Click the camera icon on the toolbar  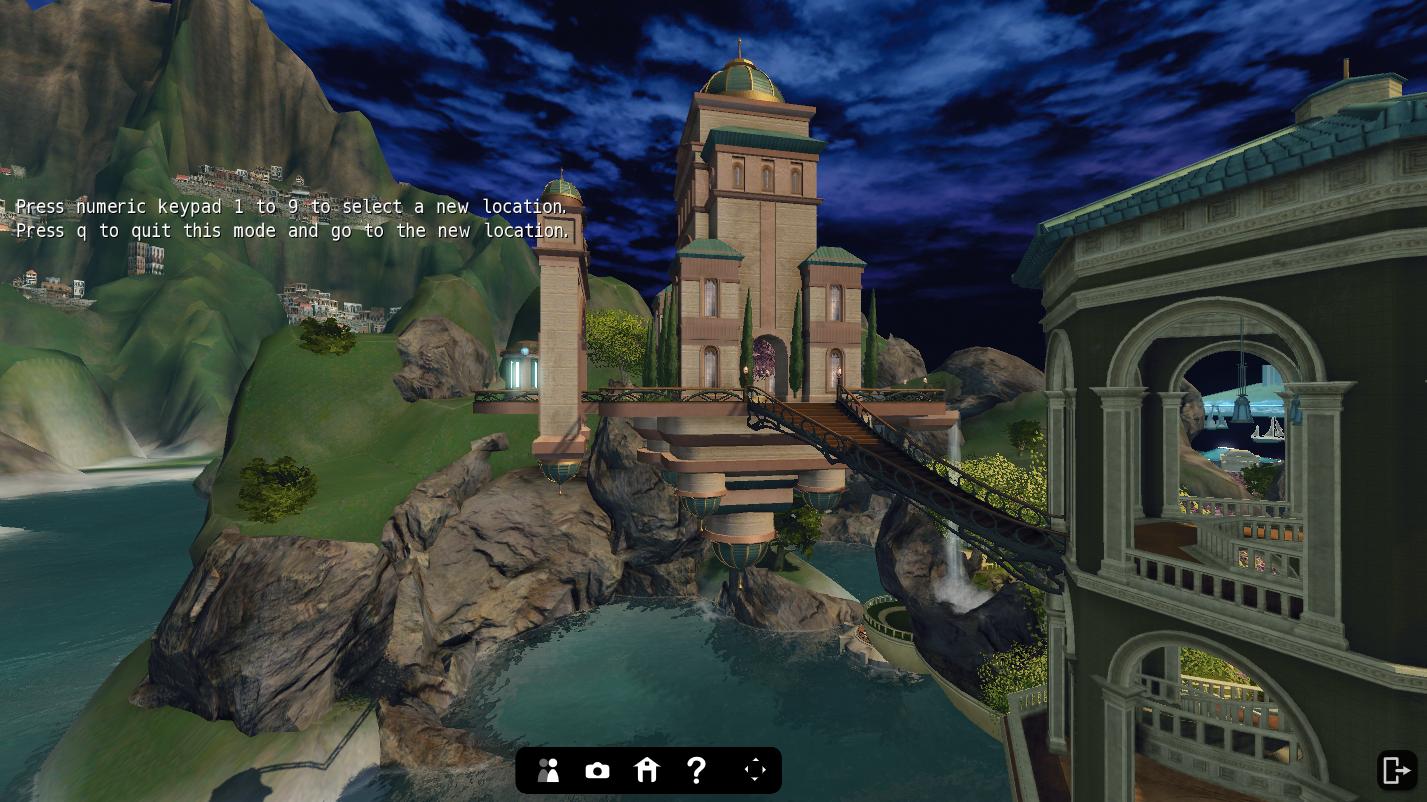597,770
